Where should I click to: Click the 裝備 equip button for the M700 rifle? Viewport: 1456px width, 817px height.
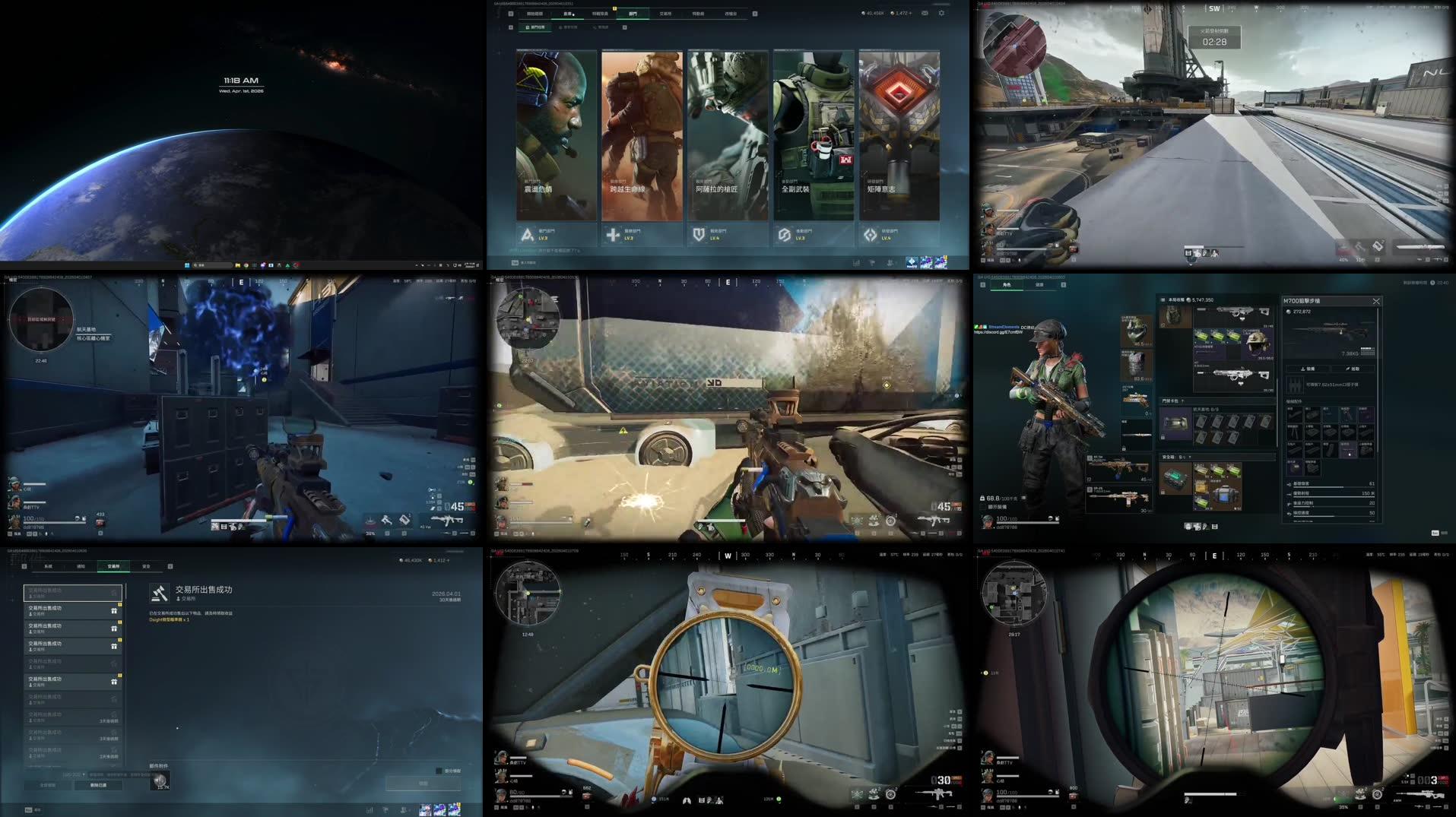pyautogui.click(x=1310, y=369)
